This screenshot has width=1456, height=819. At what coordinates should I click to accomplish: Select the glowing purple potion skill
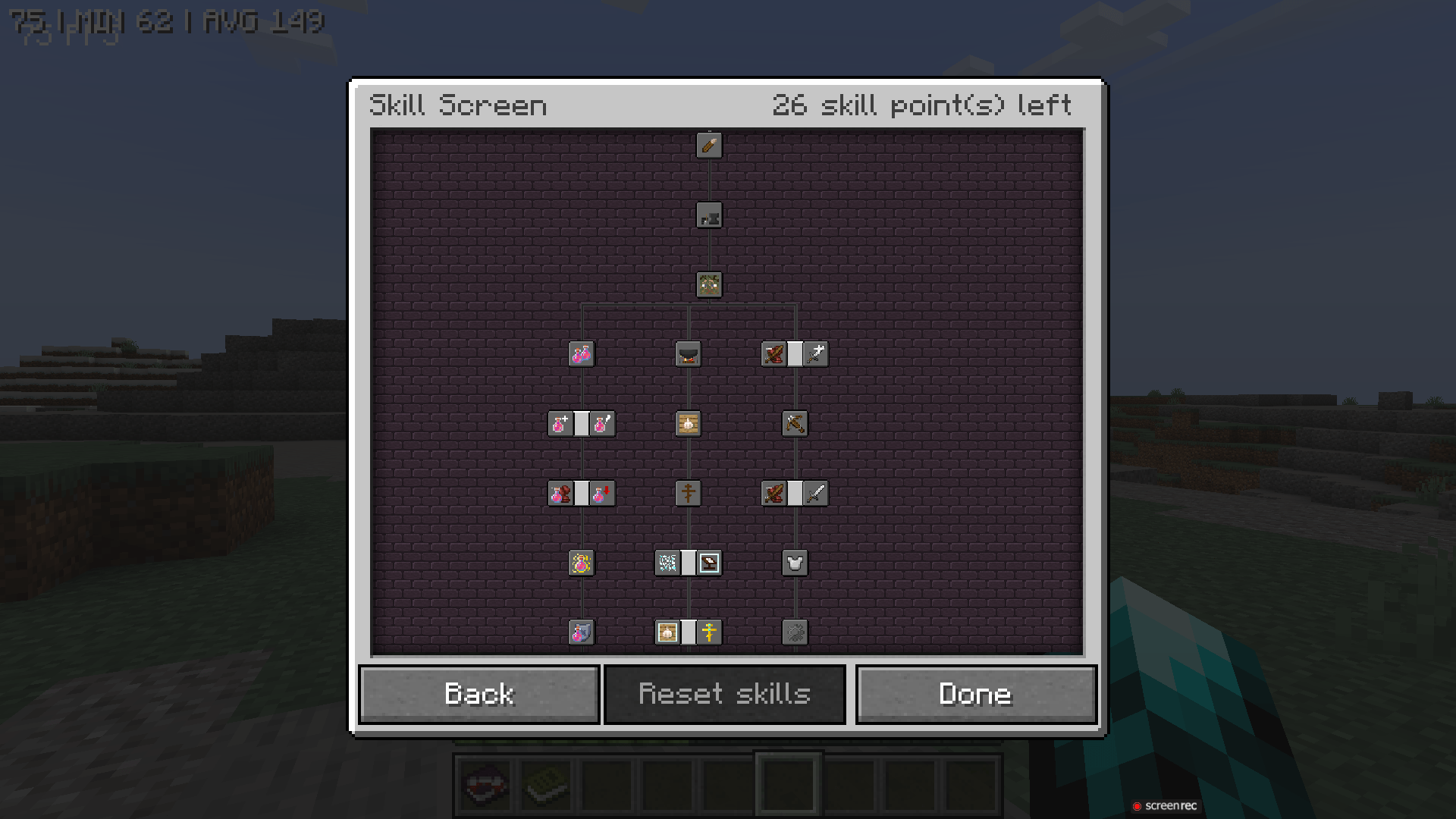coord(580,563)
